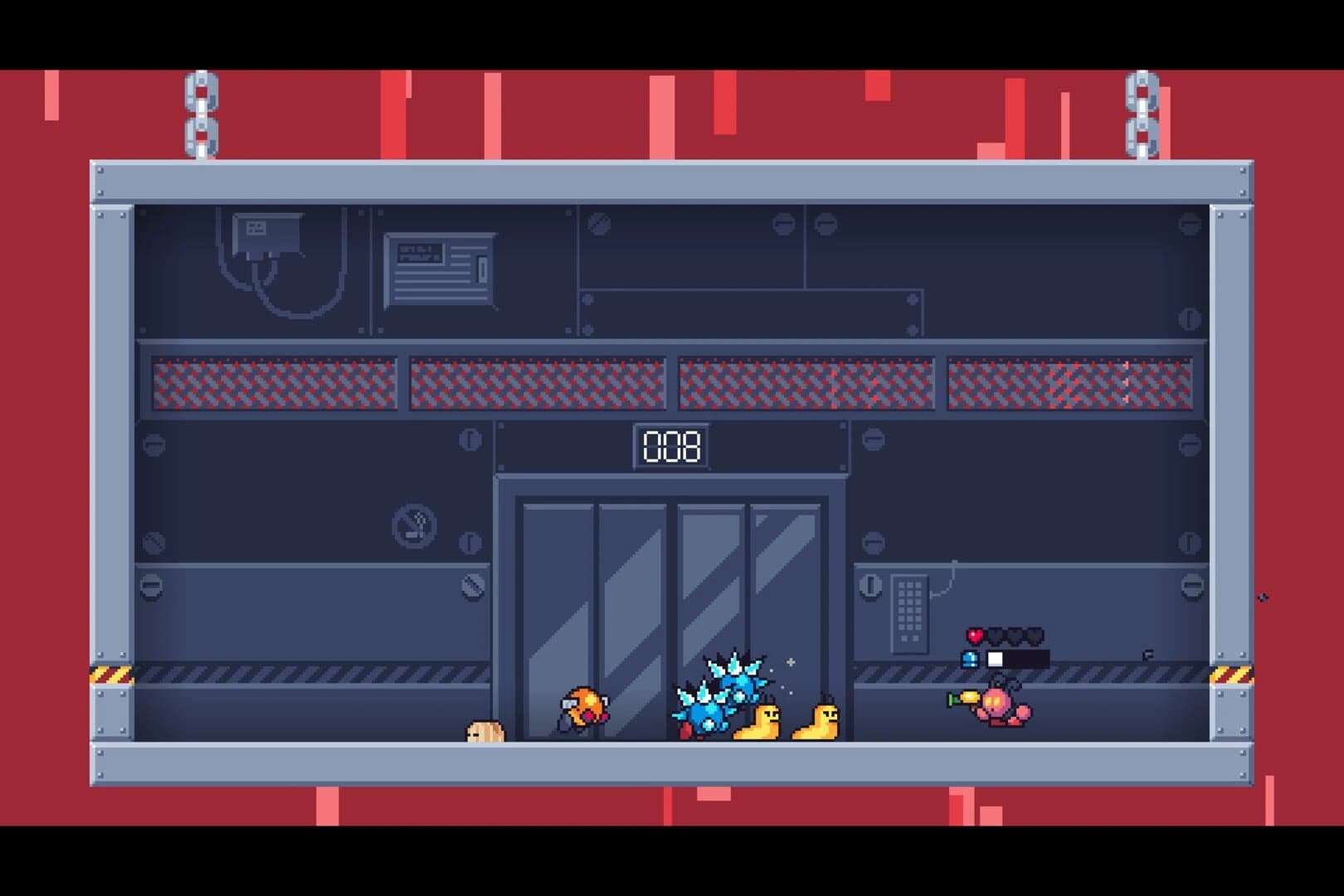
Task: Click the red mesh ventilation grate strip
Action: pos(539,382)
